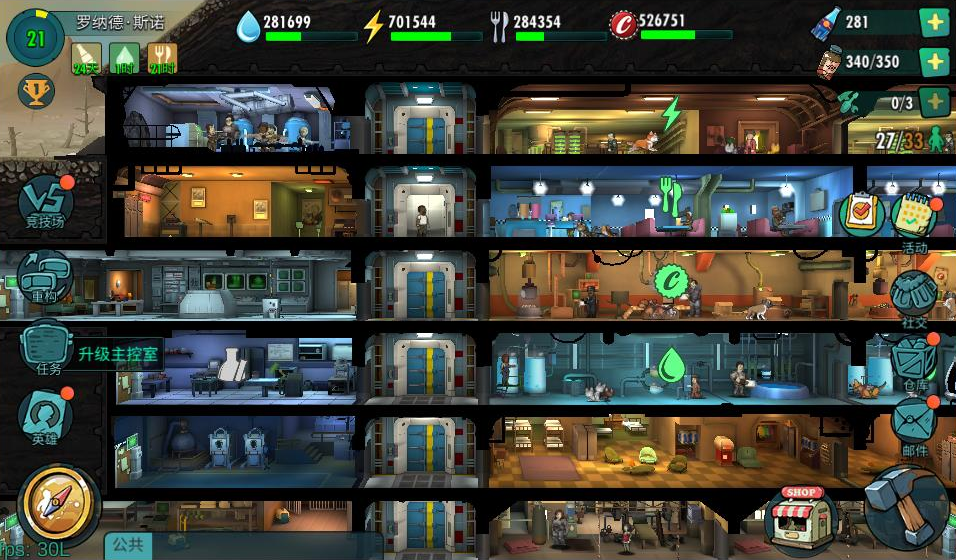Open the gold trophy achievements icon

(x=36, y=93)
